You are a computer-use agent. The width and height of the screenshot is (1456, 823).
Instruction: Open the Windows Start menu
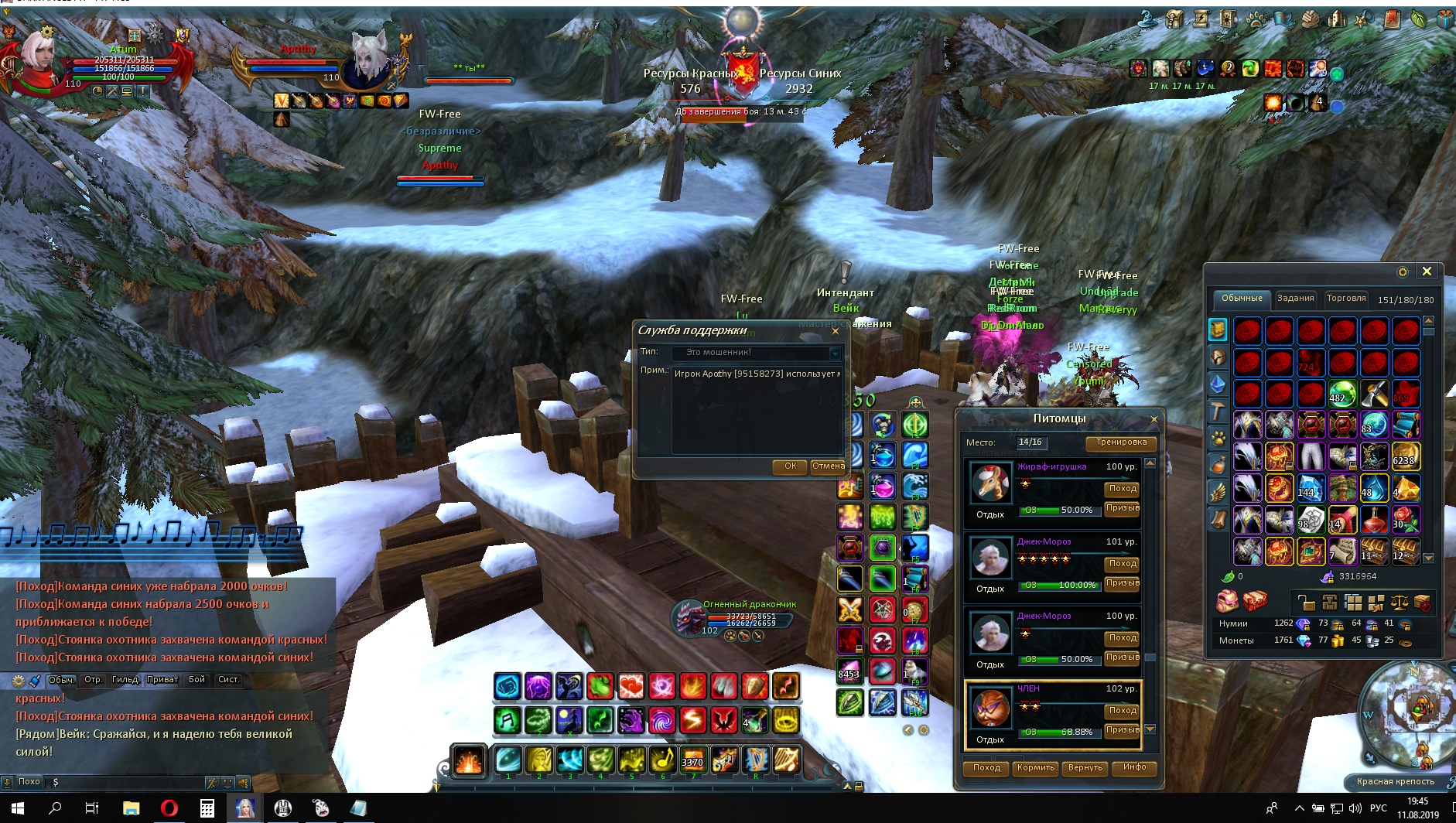coord(17,808)
